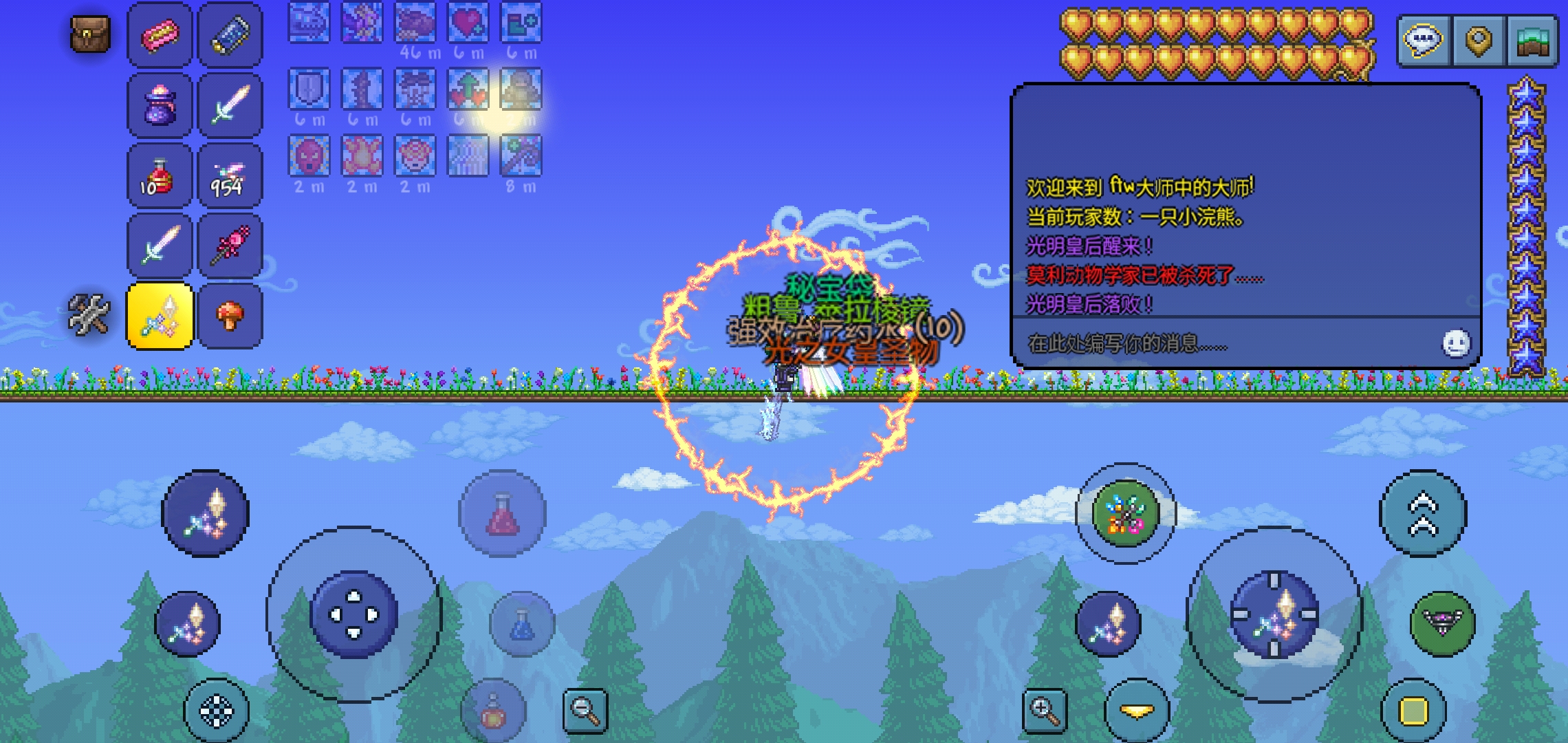The height and width of the screenshot is (743, 1568).
Task: Open the inventory bag
Action: (90, 34)
